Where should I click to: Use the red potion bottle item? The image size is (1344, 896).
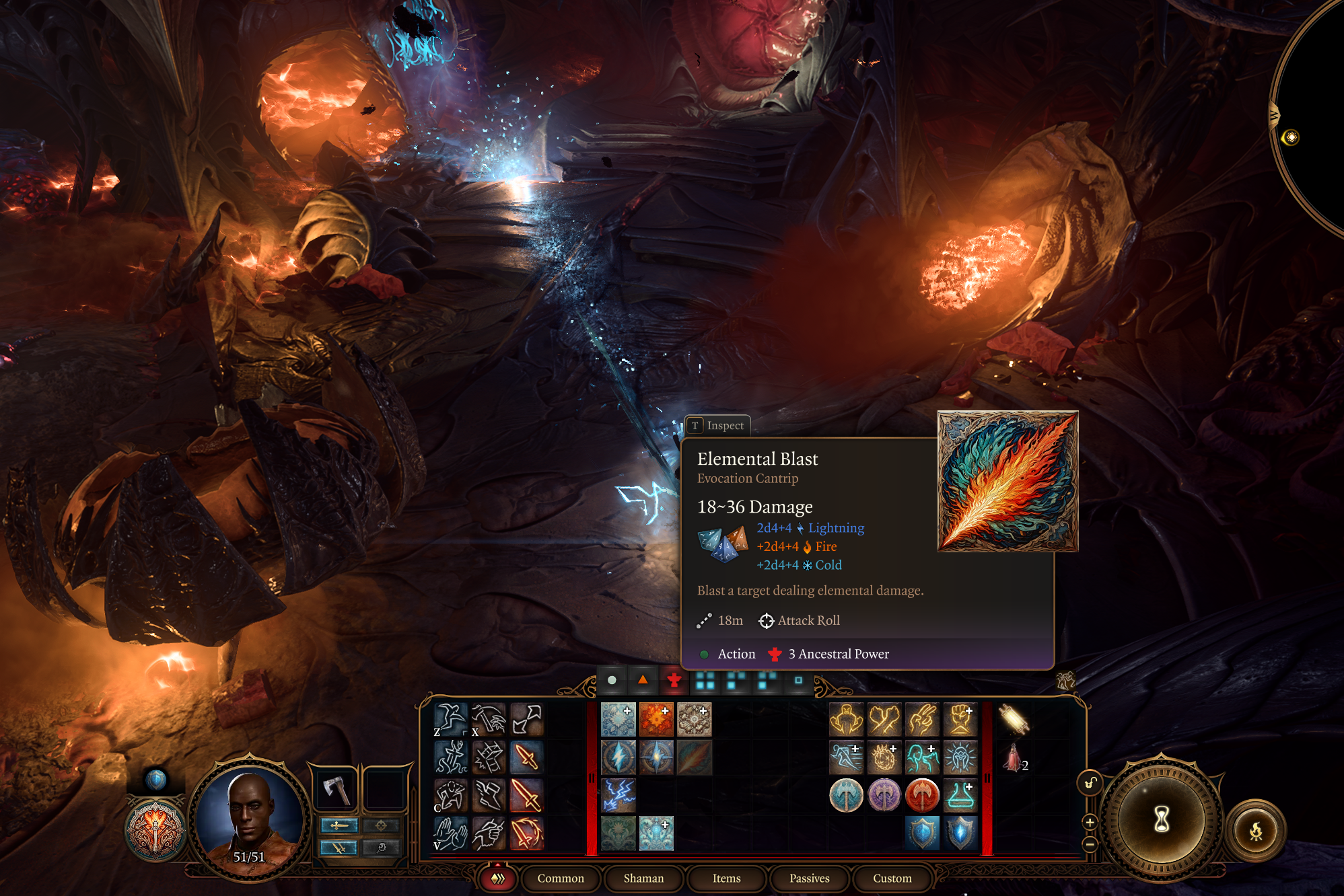(1013, 758)
